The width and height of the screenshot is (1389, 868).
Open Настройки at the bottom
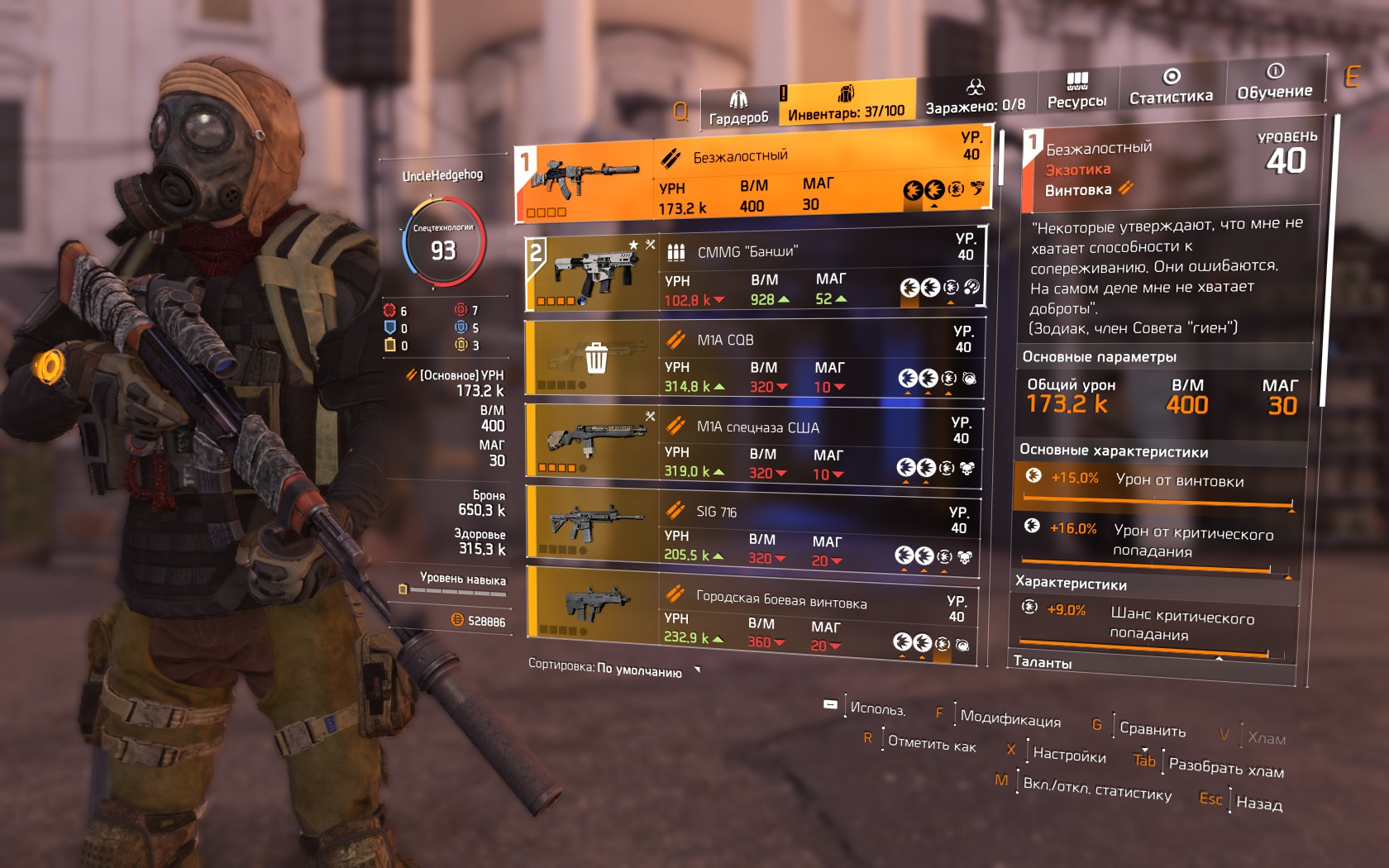(x=1068, y=755)
